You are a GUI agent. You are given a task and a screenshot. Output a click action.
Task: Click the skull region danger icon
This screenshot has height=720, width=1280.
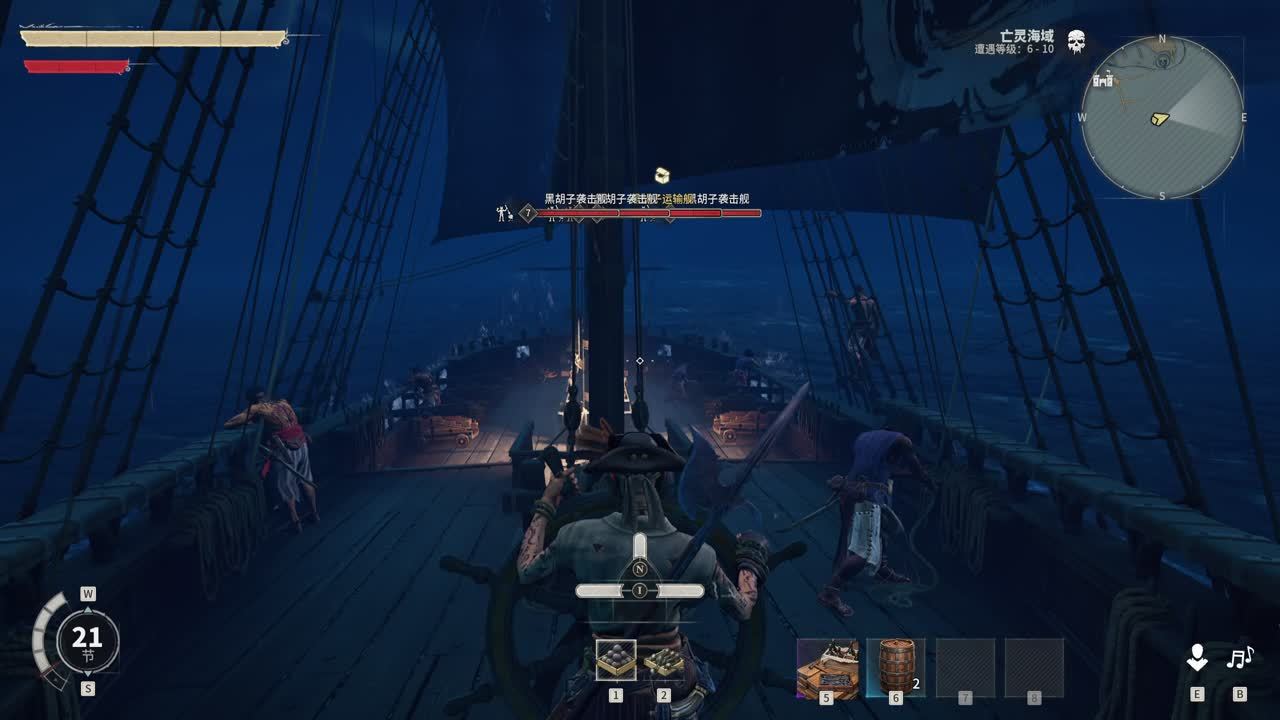(x=1076, y=43)
